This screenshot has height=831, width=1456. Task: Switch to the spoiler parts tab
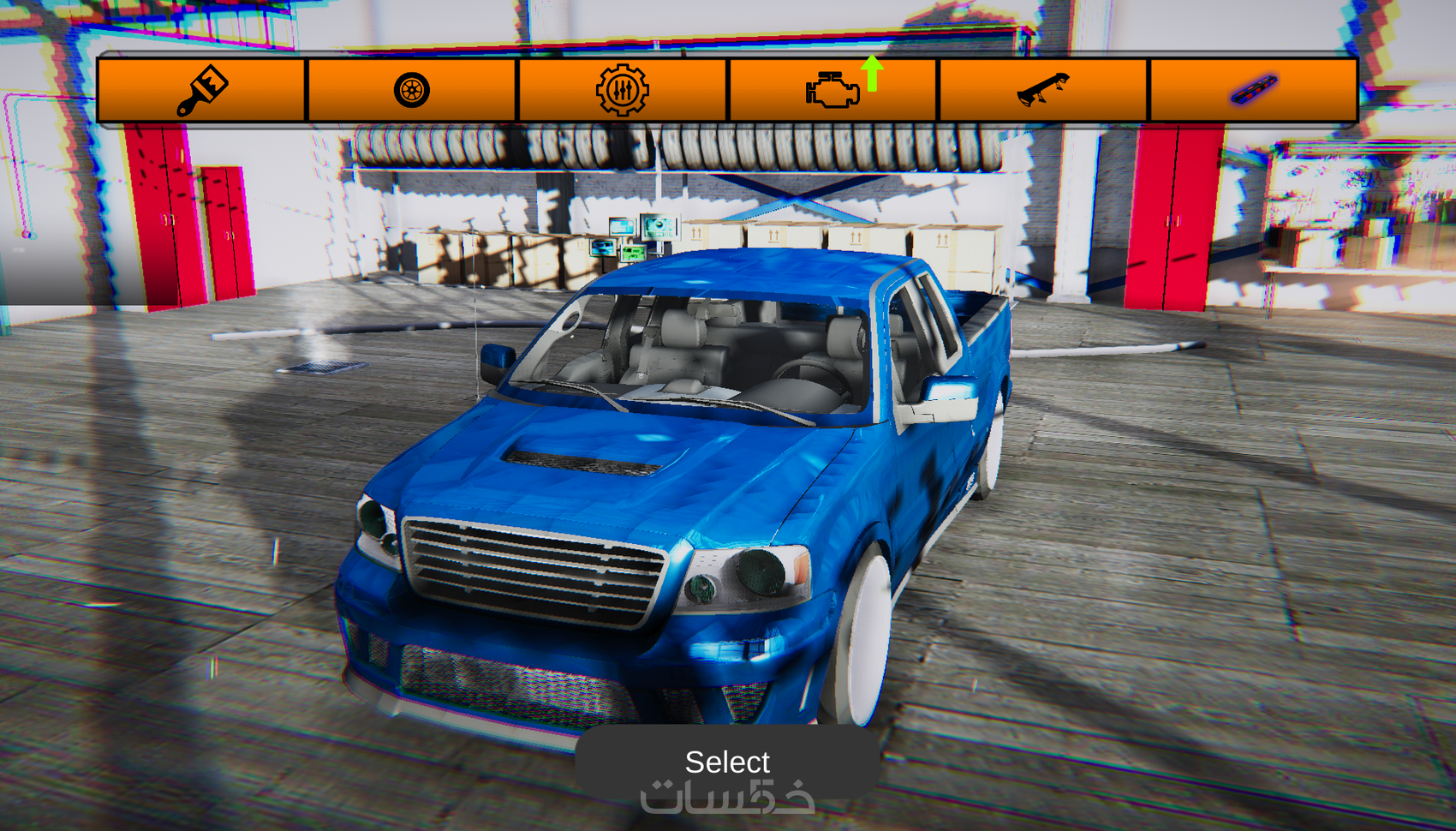1043,90
